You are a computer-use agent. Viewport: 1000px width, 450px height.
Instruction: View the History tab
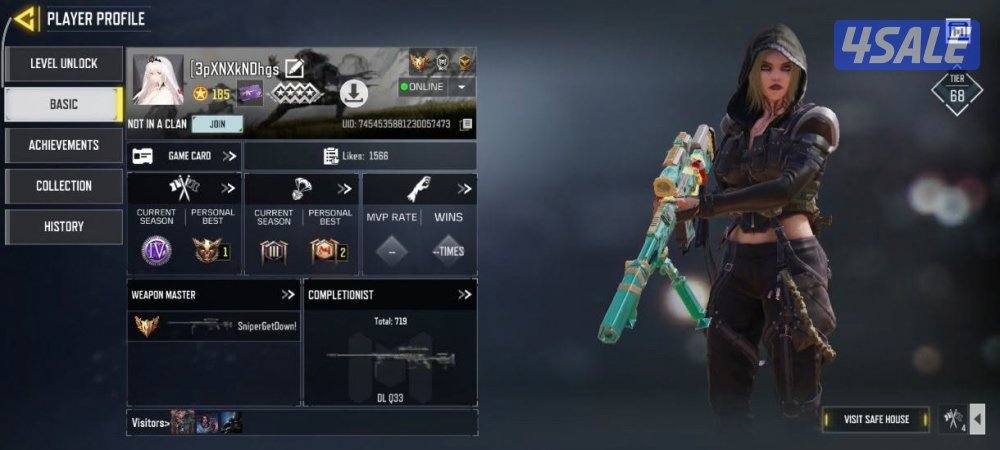[x=63, y=227]
